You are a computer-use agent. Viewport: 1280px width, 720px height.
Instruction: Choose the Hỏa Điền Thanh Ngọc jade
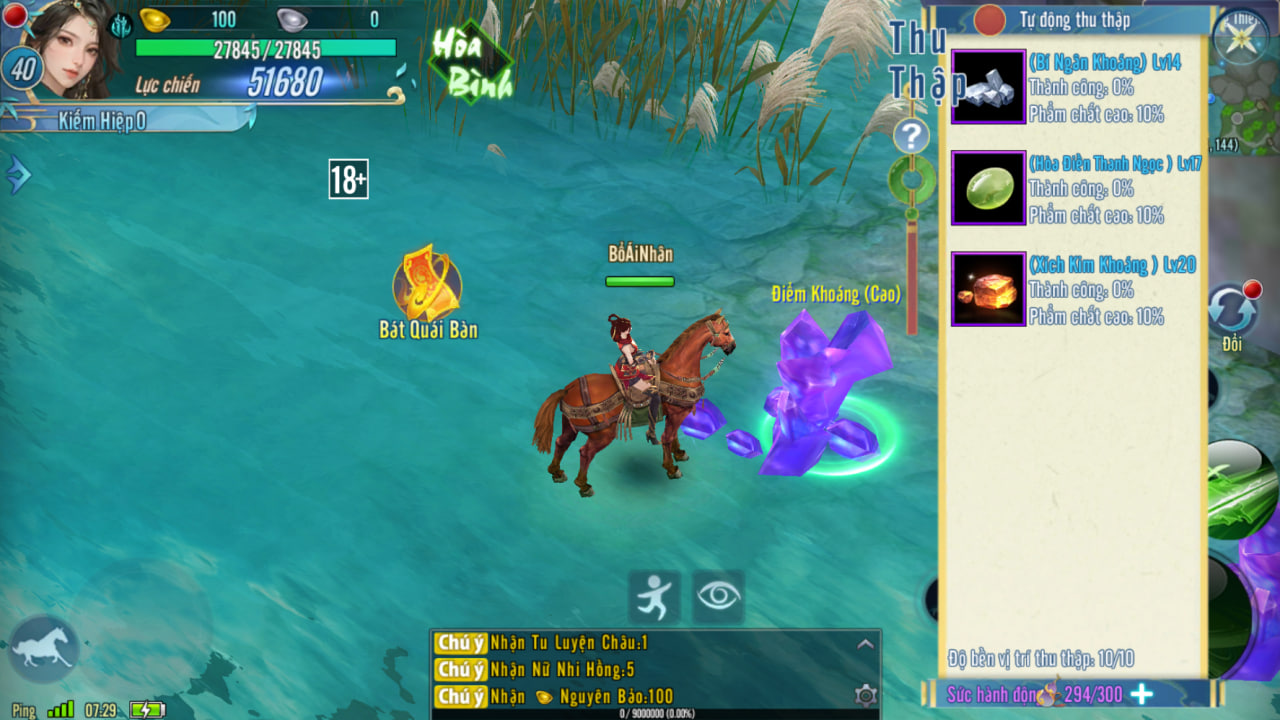click(988, 188)
